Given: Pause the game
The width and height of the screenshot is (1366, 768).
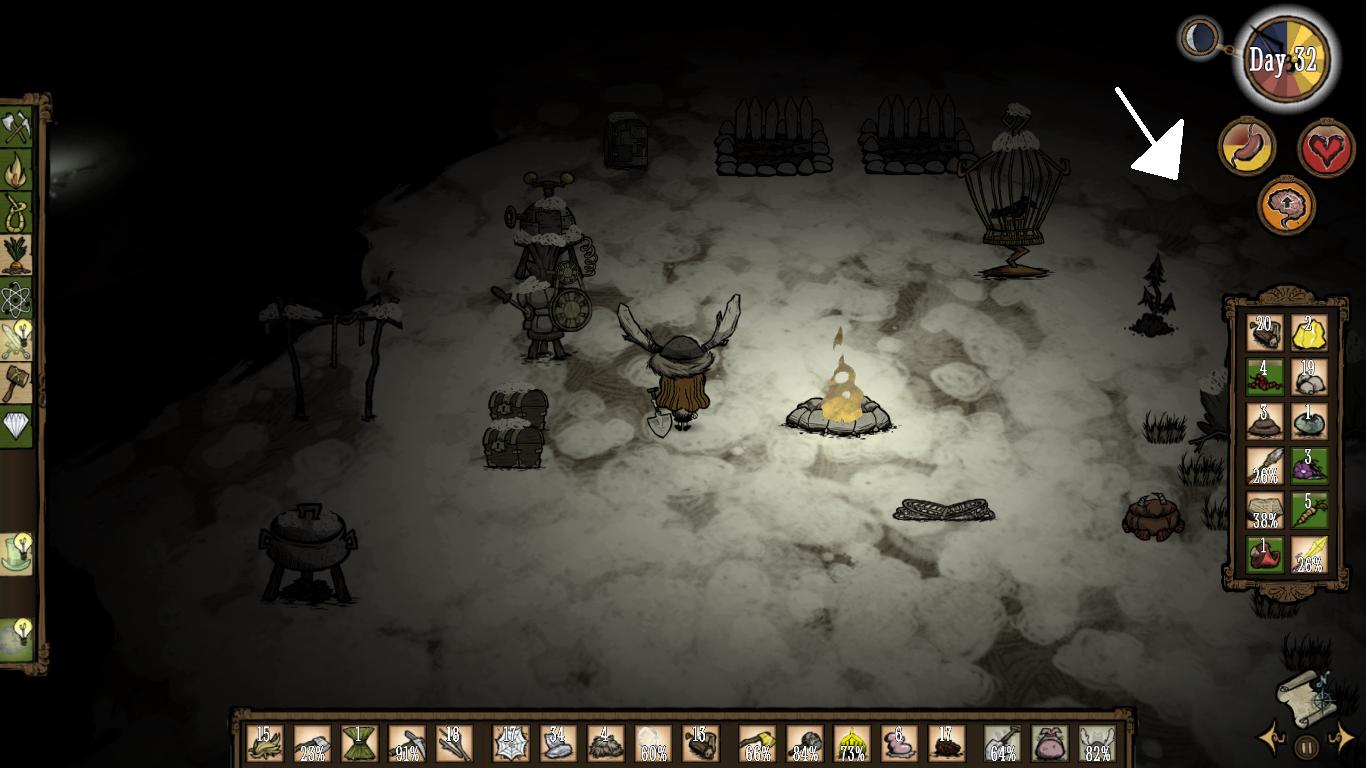Looking at the screenshot, I should [1306, 745].
